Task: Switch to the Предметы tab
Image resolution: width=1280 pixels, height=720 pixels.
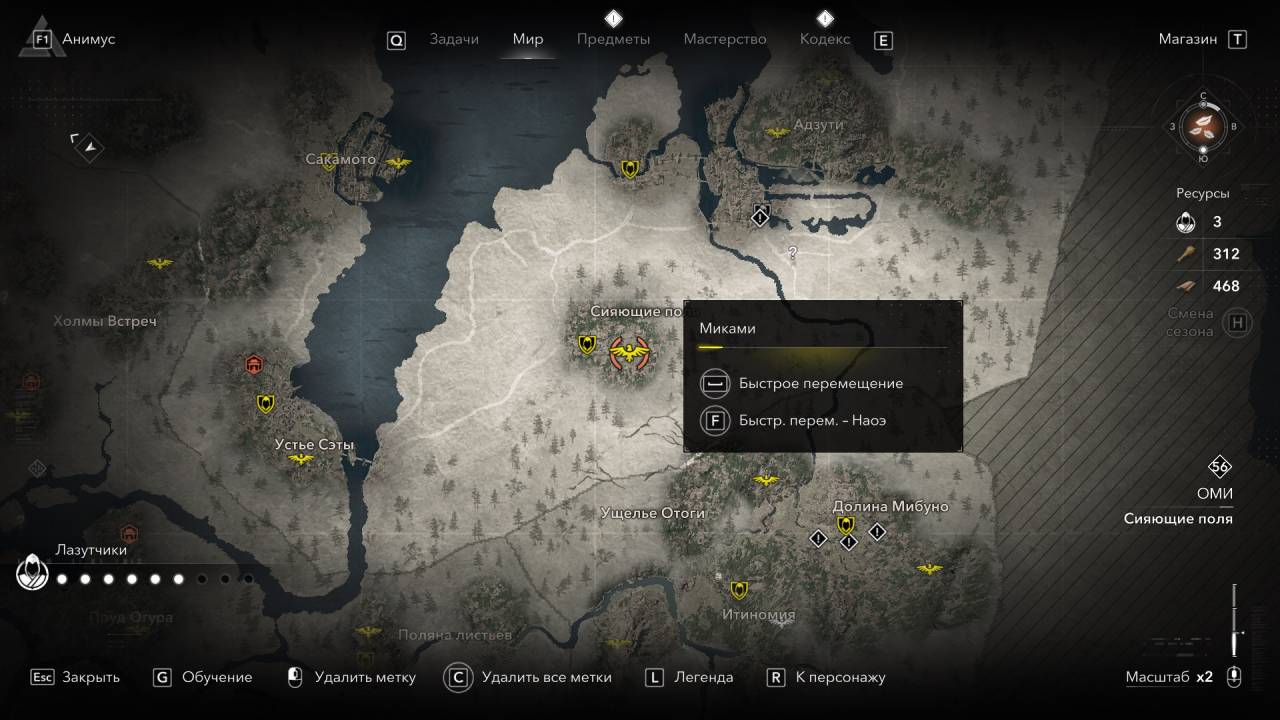Action: click(613, 39)
